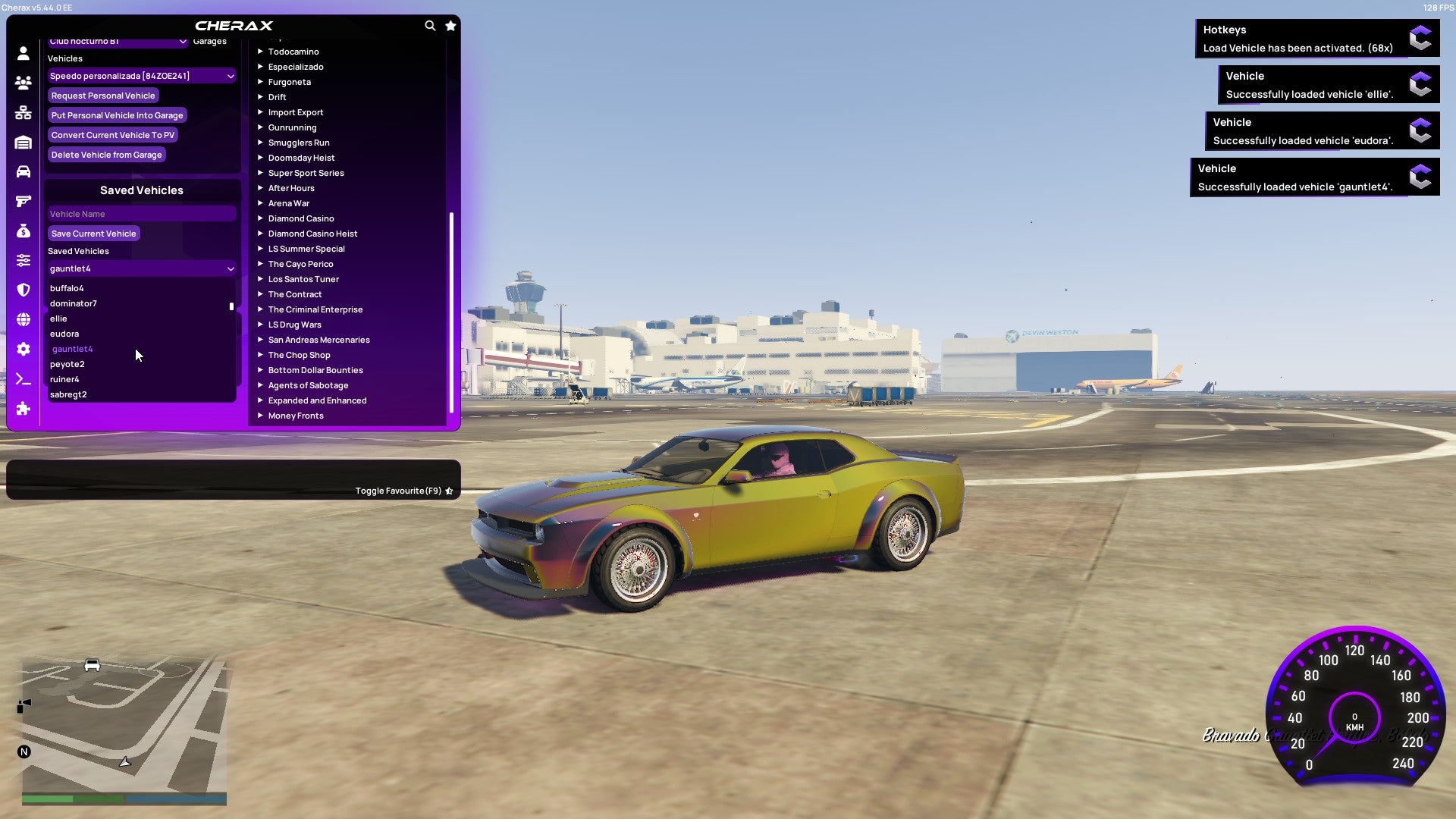Click the Save Current Vehicle button
Image resolution: width=1456 pixels, height=819 pixels.
coord(93,233)
